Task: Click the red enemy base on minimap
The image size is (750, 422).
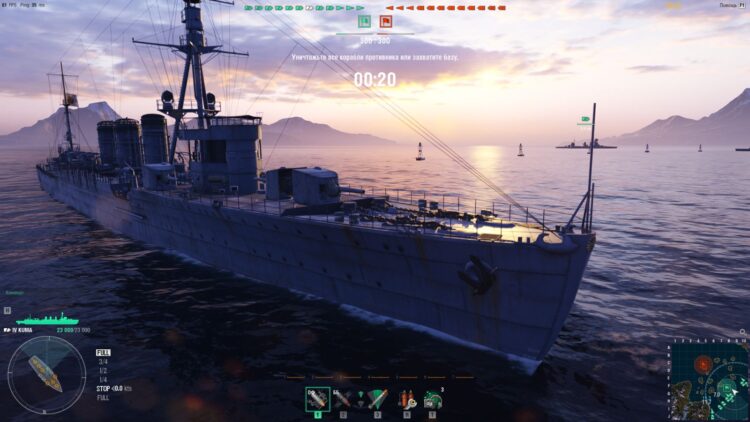Action: coord(704,364)
